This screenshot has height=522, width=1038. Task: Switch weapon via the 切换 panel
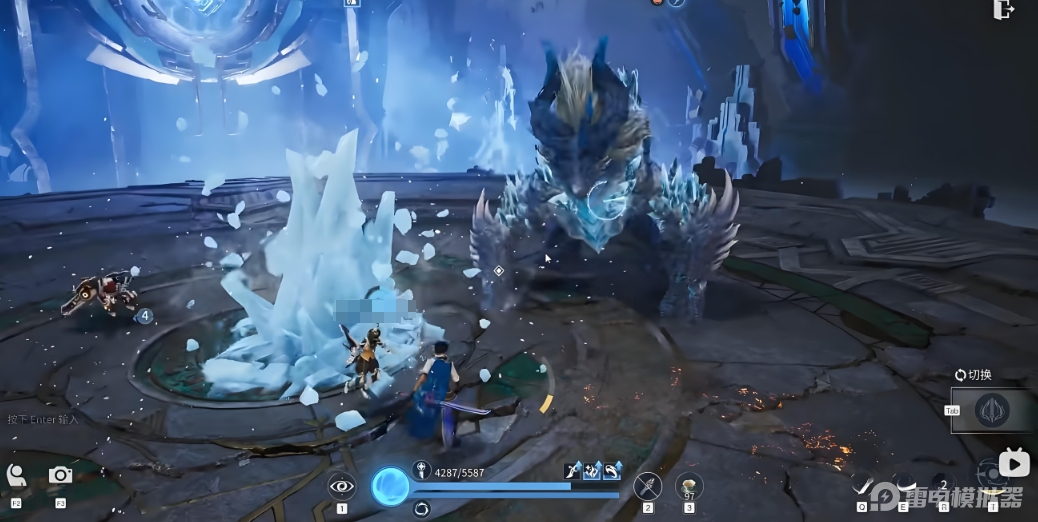[993, 410]
